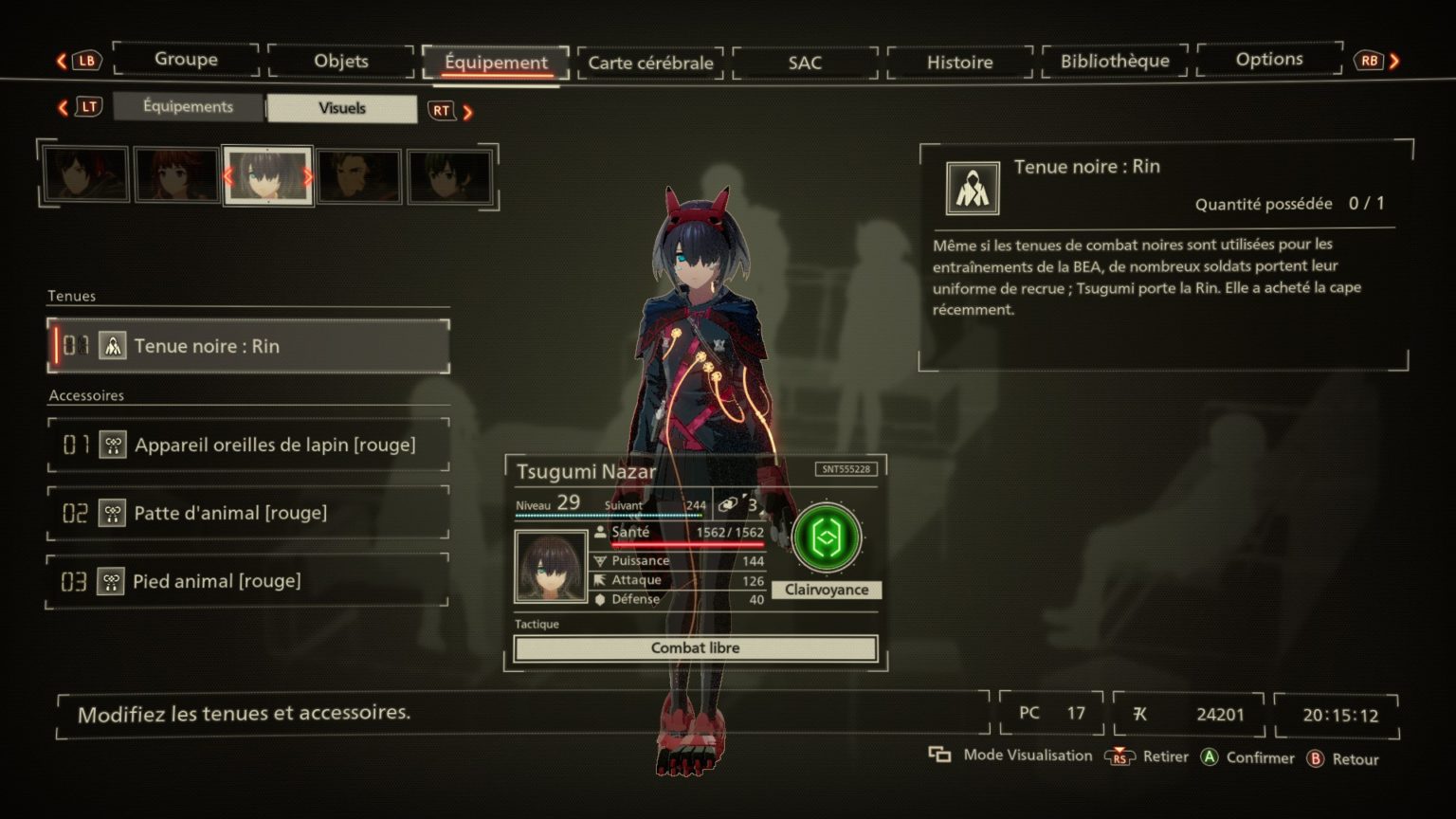Image resolution: width=1456 pixels, height=819 pixels.
Task: Open the Histoire tab
Action: coord(959,63)
